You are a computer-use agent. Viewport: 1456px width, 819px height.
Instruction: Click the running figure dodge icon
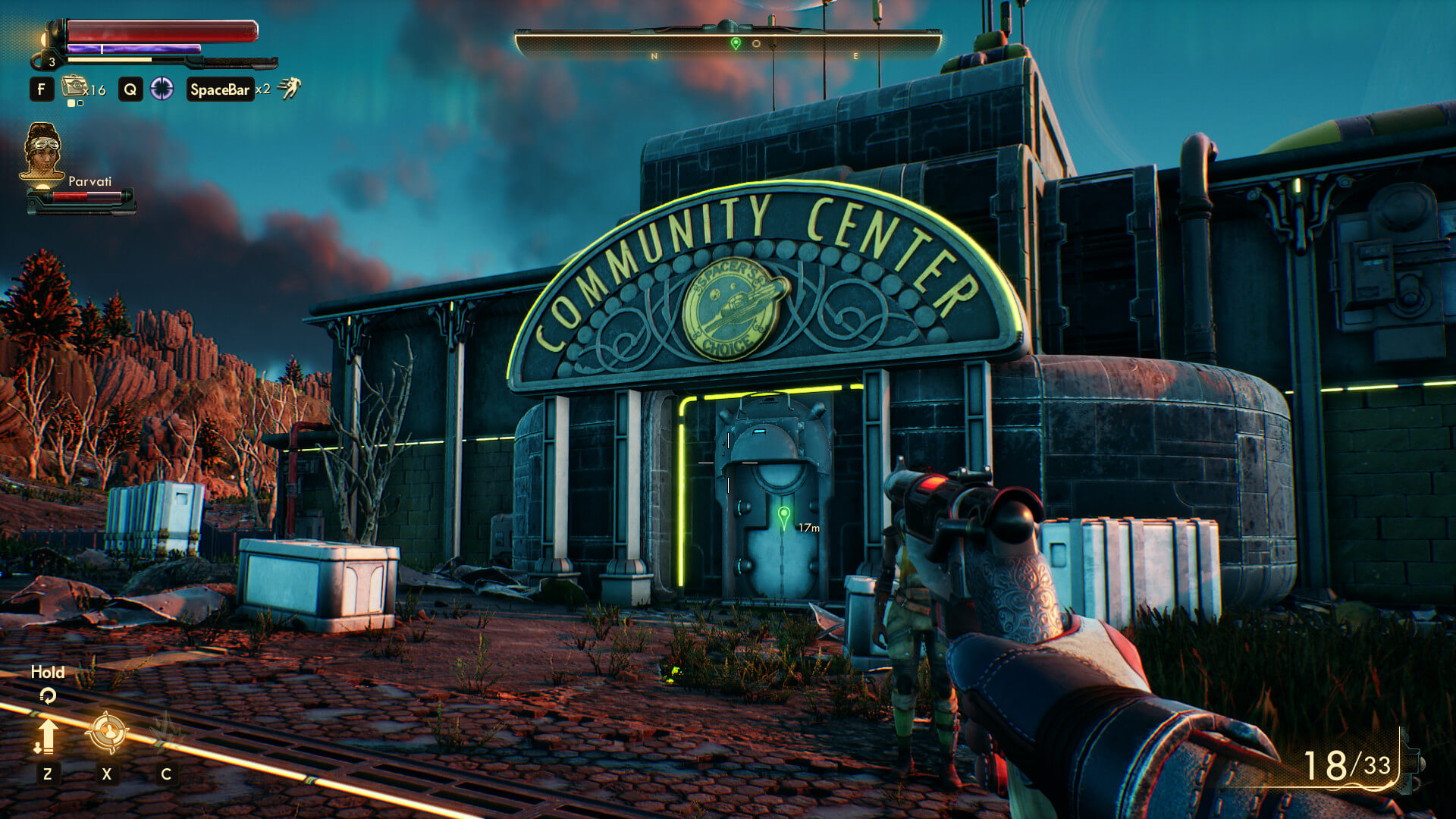pos(289,89)
